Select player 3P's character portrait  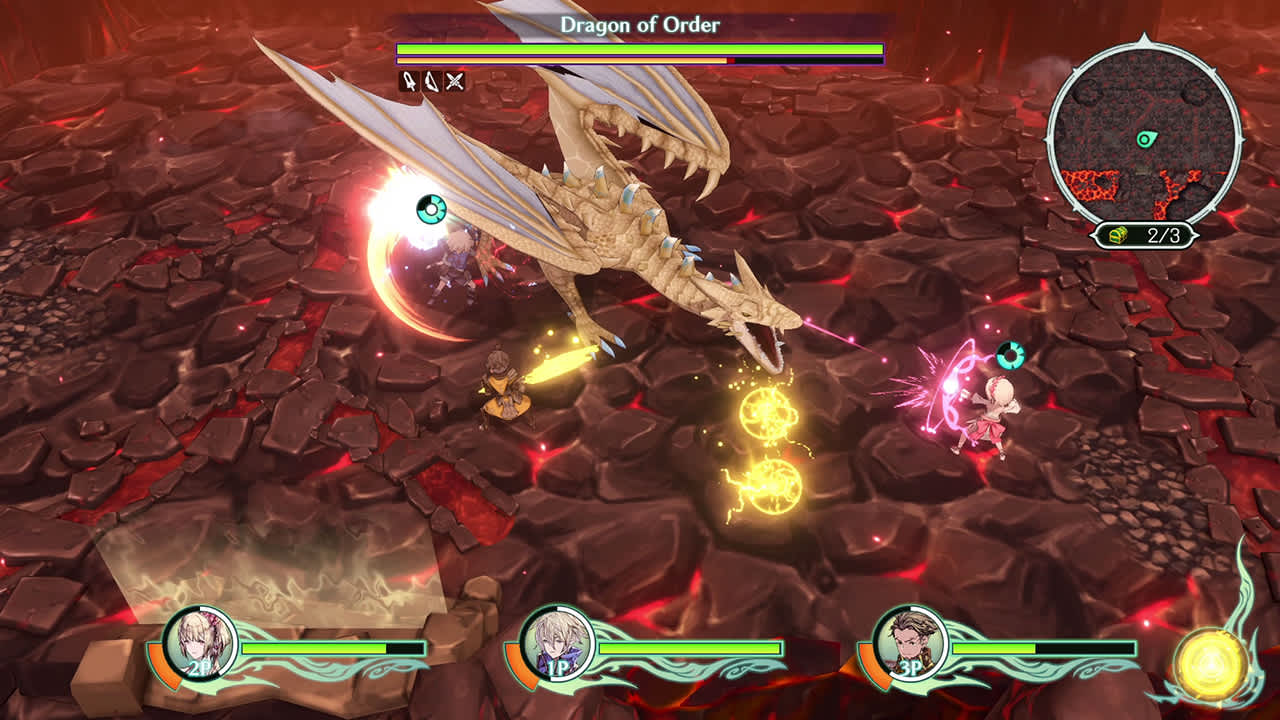tap(908, 645)
